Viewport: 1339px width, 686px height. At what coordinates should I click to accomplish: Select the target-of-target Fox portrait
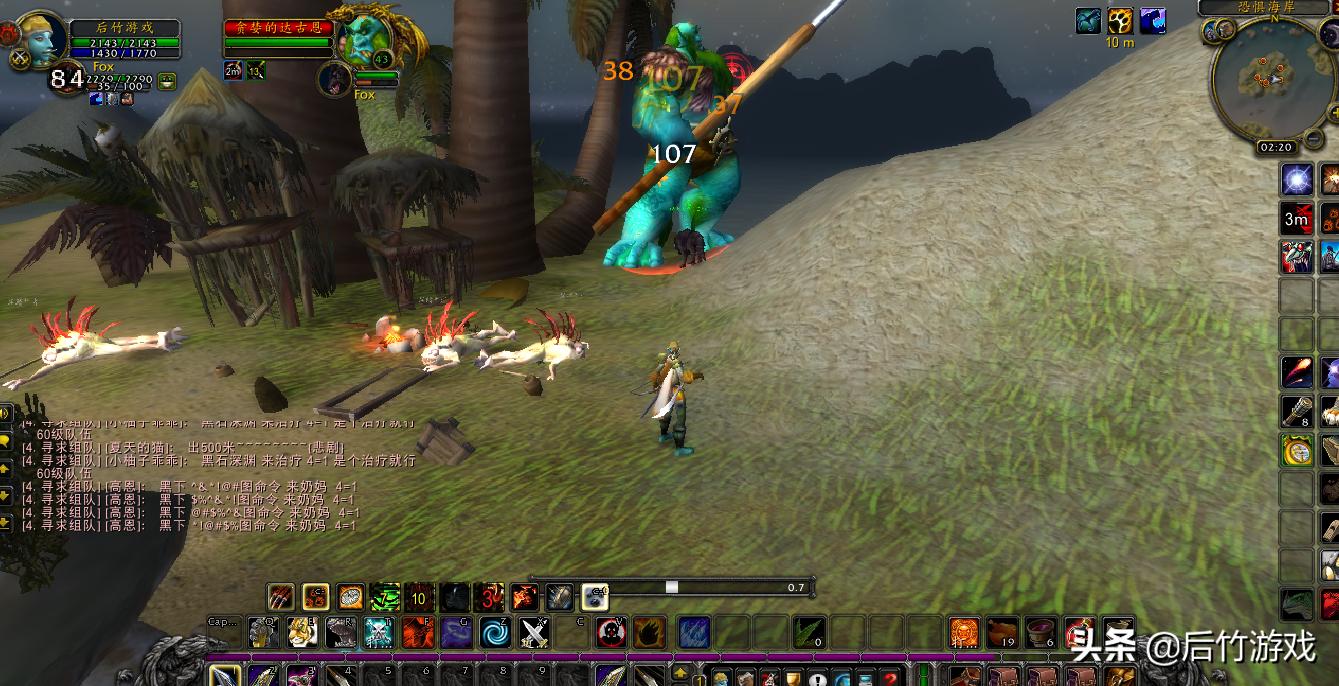click(333, 78)
